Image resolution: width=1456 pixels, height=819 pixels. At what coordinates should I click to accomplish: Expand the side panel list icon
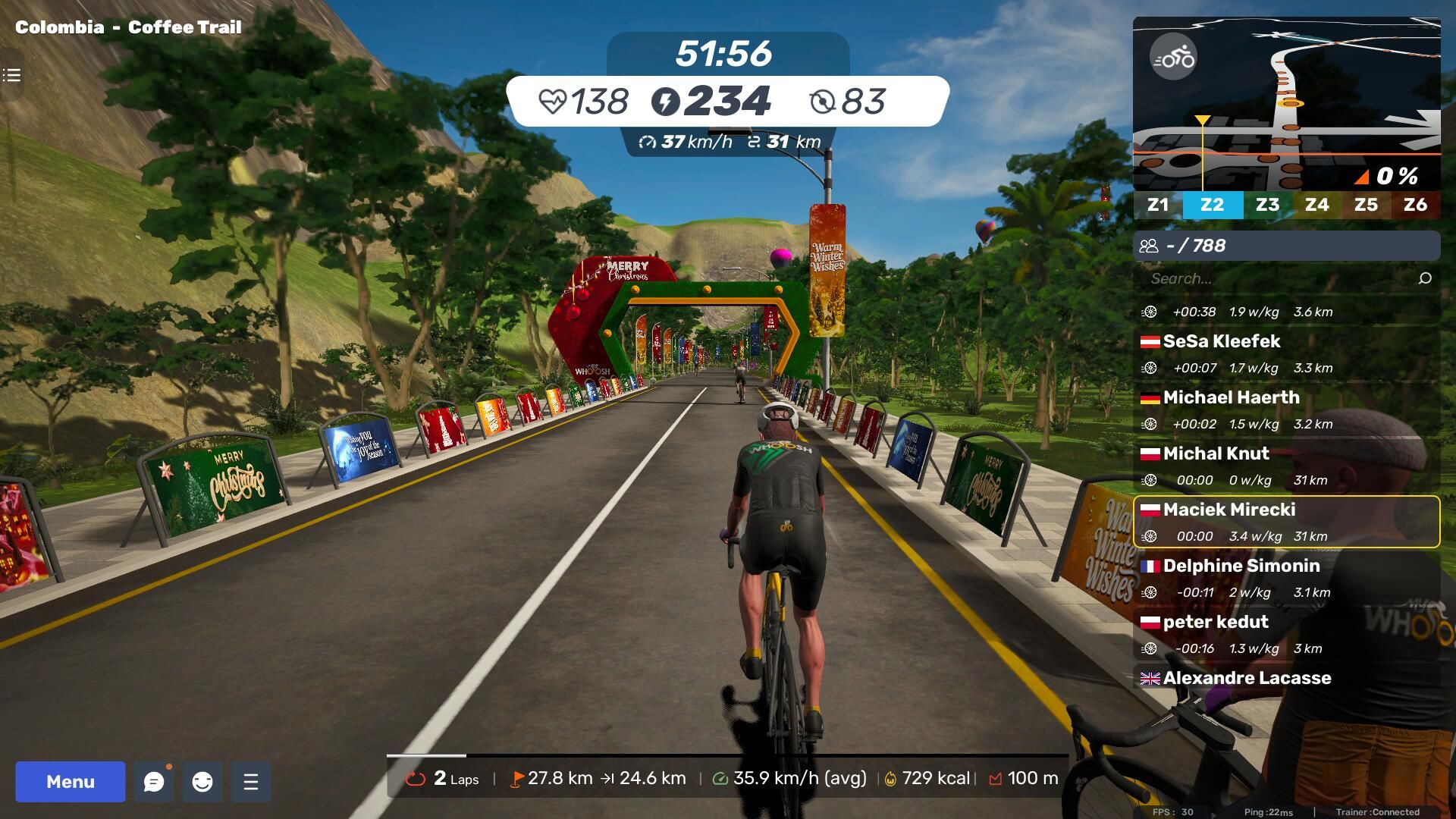pyautogui.click(x=11, y=75)
